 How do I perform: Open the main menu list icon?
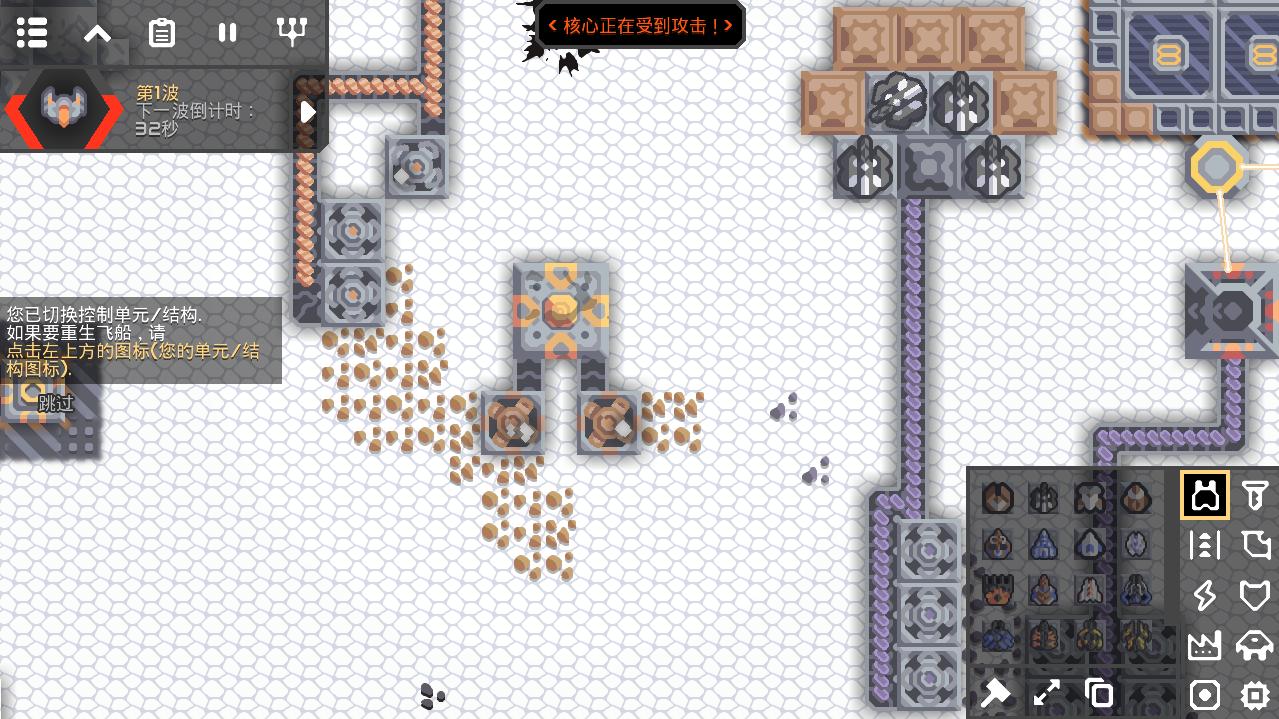pyautogui.click(x=32, y=33)
